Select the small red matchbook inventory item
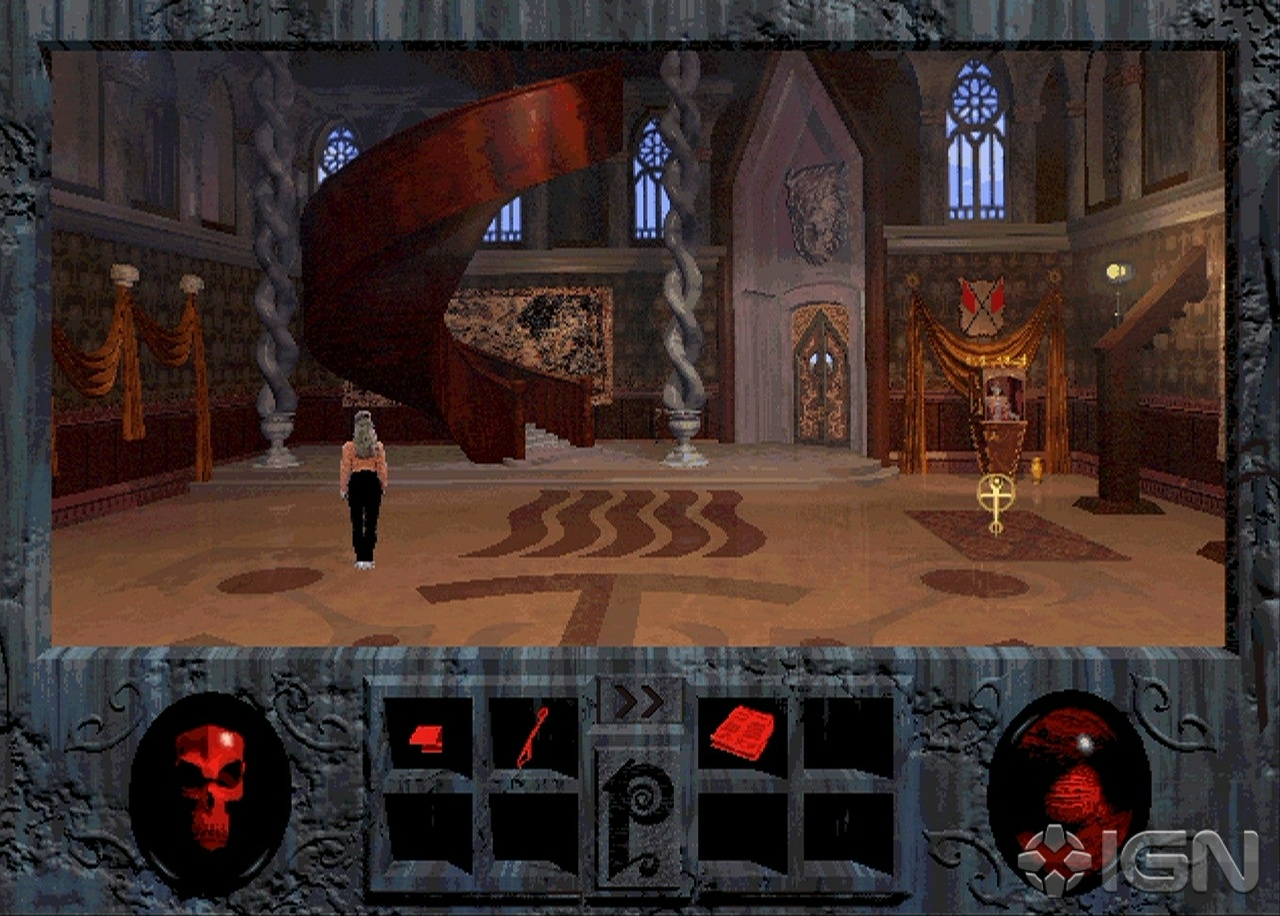This screenshot has width=1280, height=916. [x=427, y=739]
